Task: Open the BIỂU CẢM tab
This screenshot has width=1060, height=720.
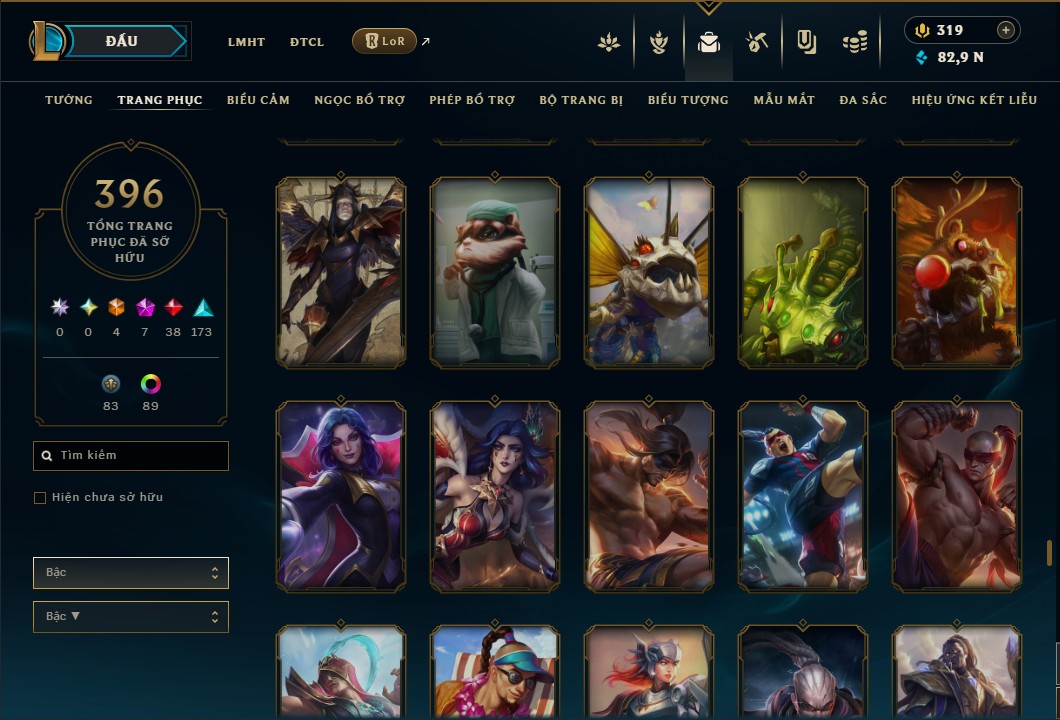Action: tap(258, 100)
